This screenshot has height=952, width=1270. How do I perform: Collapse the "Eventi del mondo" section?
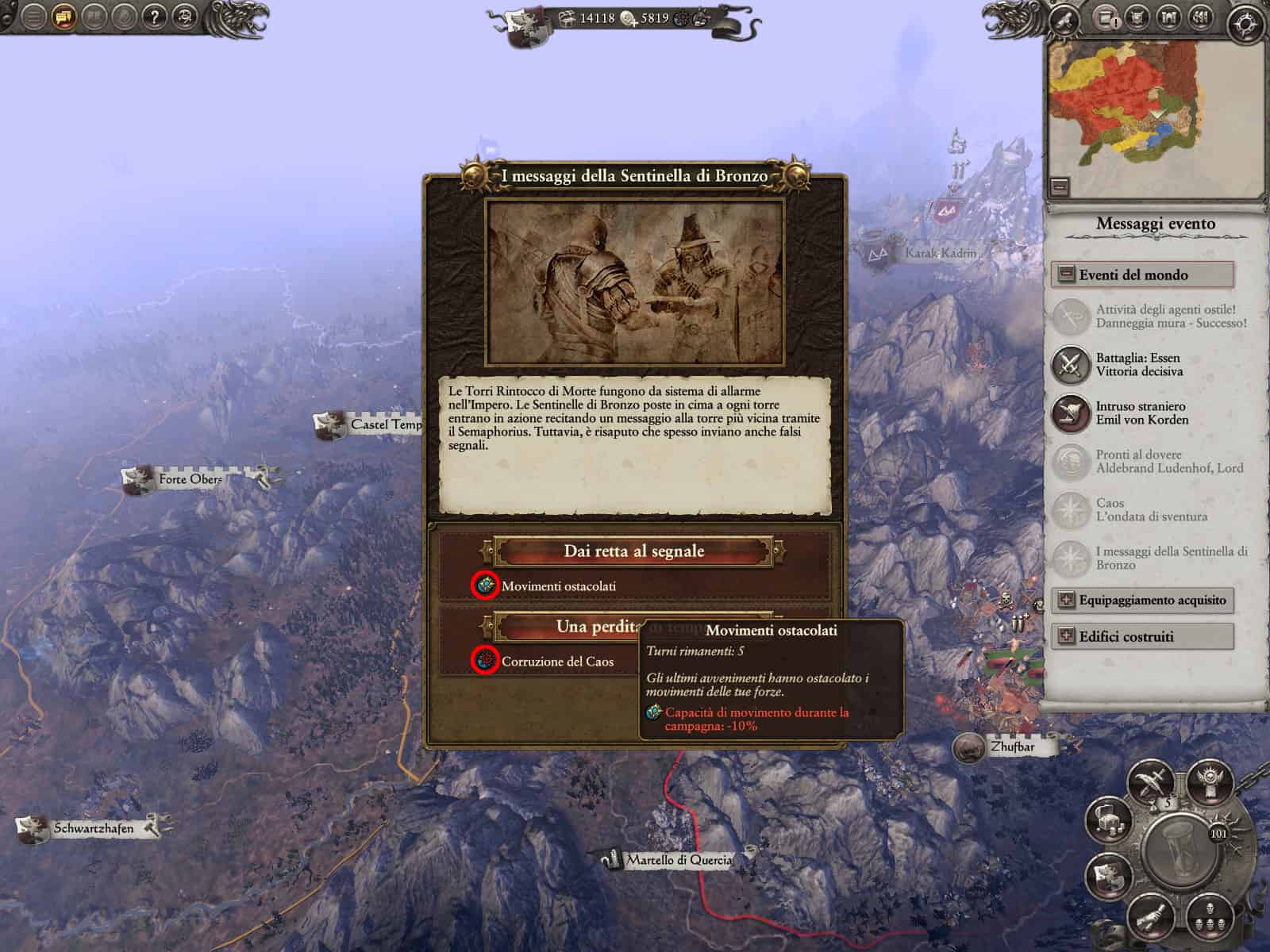click(x=1064, y=275)
